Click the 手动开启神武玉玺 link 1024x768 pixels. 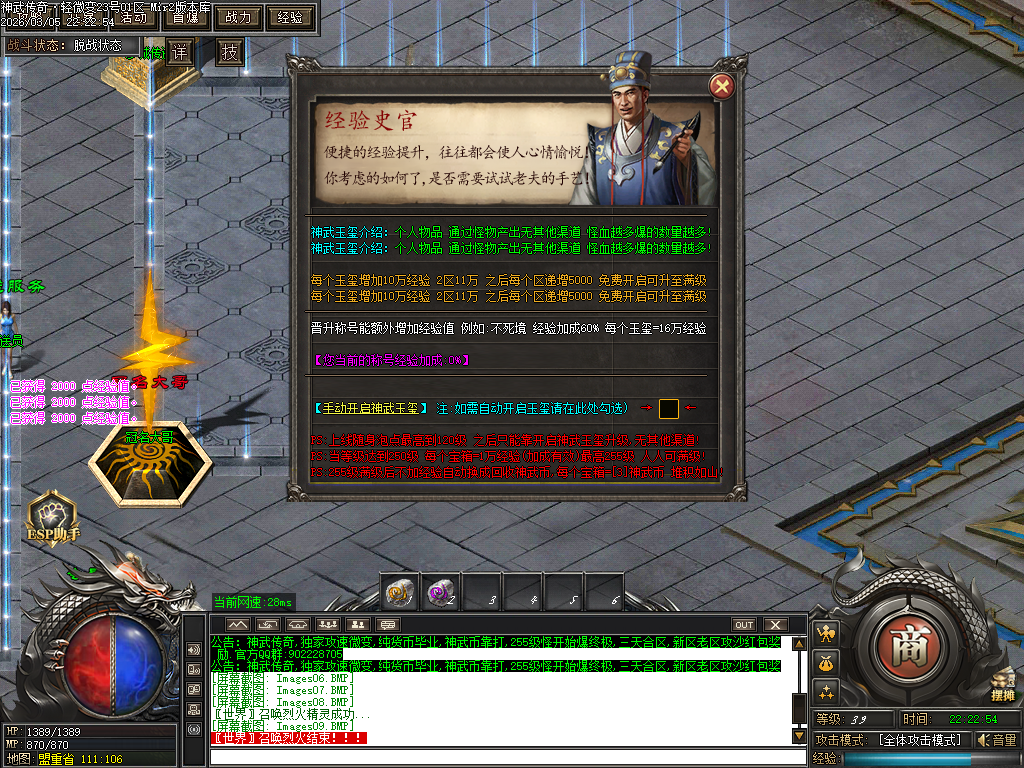(x=369, y=408)
